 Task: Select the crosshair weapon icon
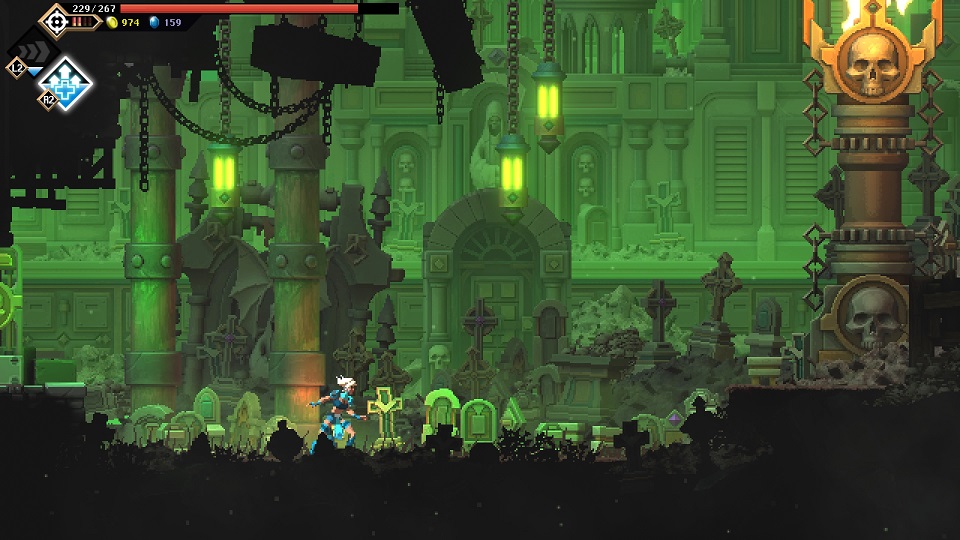55,19
